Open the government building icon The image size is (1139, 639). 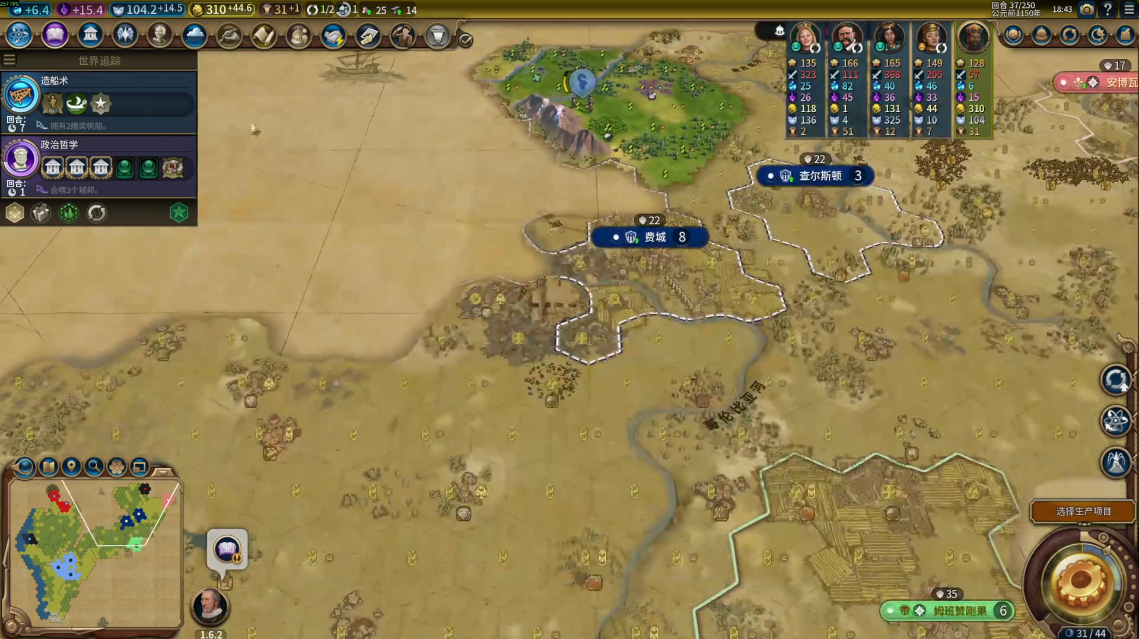pyautogui.click(x=90, y=35)
